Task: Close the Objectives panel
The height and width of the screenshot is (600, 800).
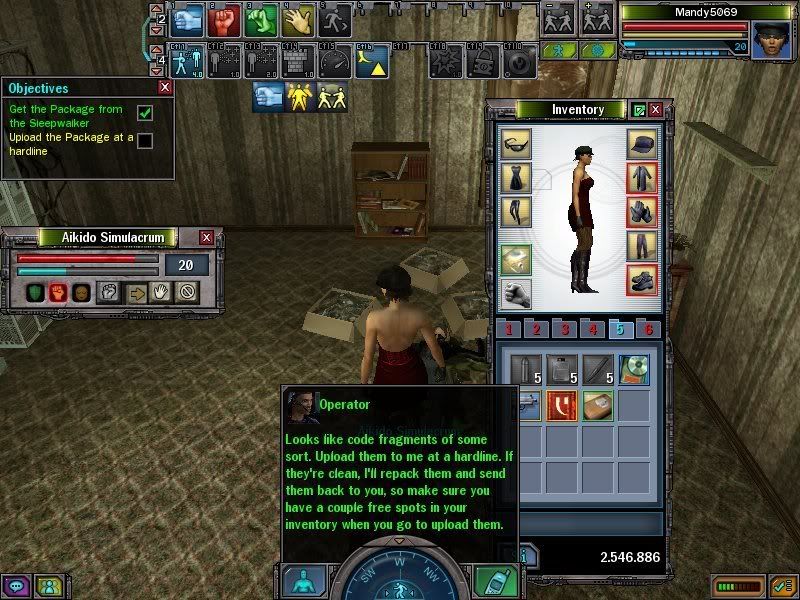Action: pos(166,88)
